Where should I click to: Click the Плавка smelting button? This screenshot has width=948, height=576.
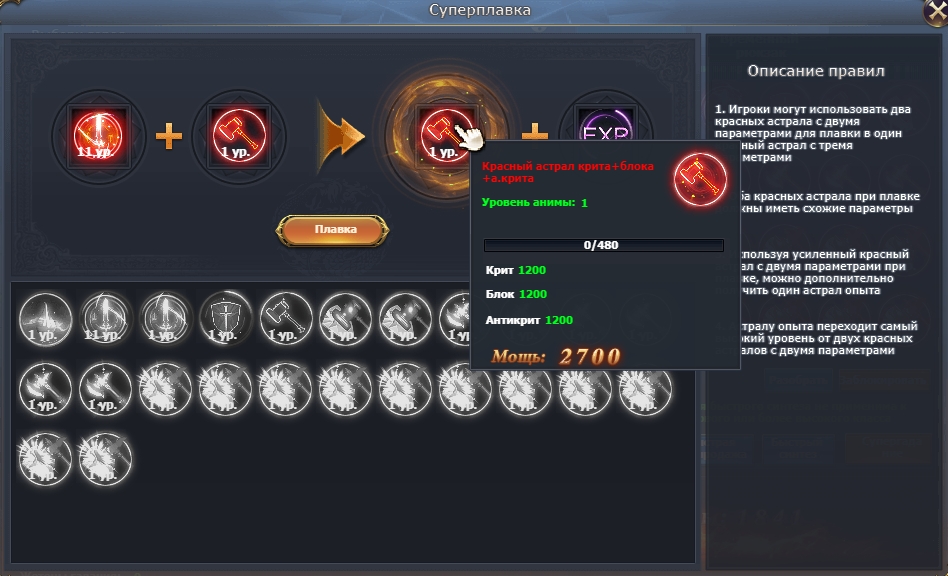click(336, 229)
